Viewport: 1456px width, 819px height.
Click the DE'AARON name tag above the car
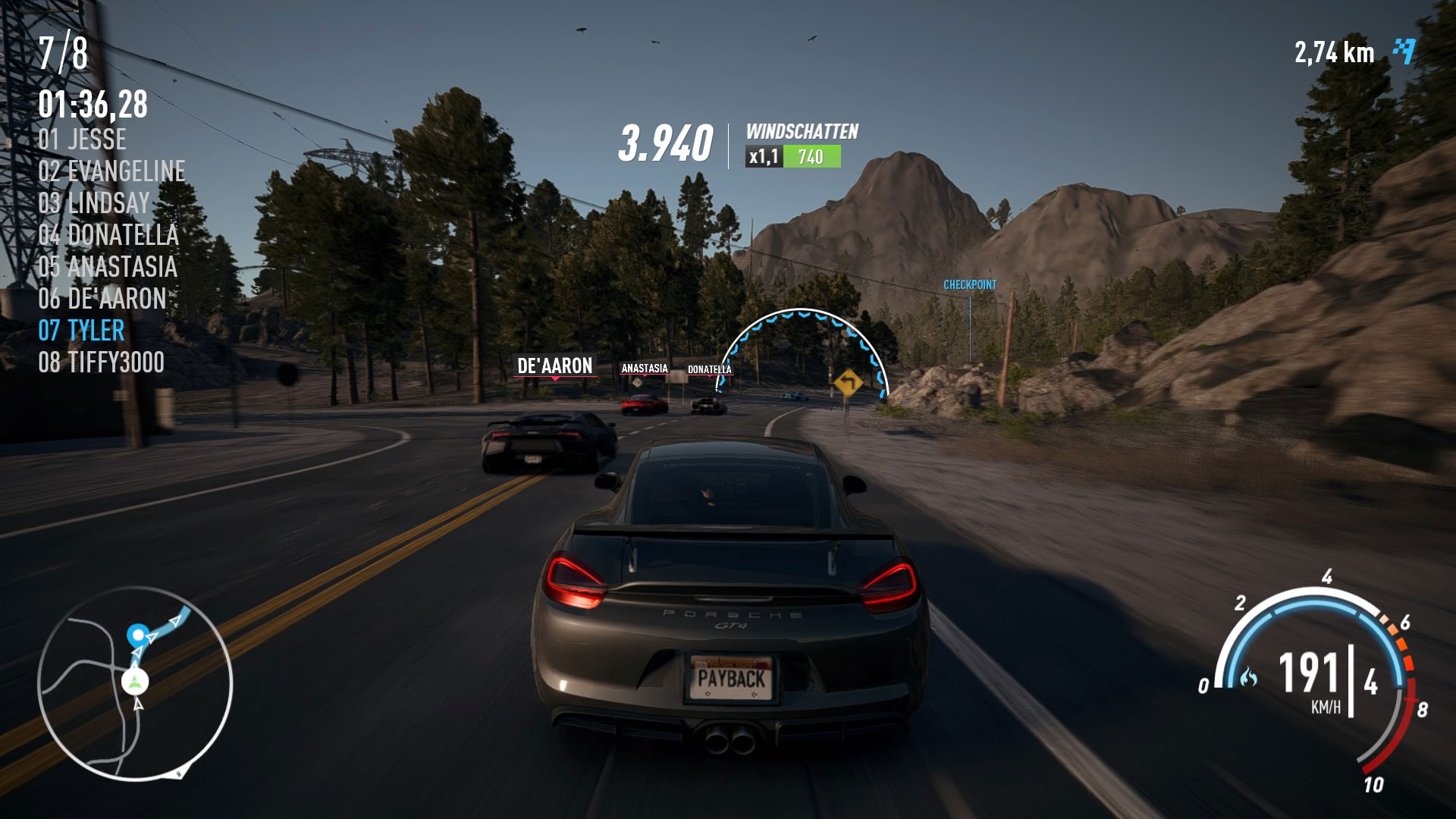554,366
